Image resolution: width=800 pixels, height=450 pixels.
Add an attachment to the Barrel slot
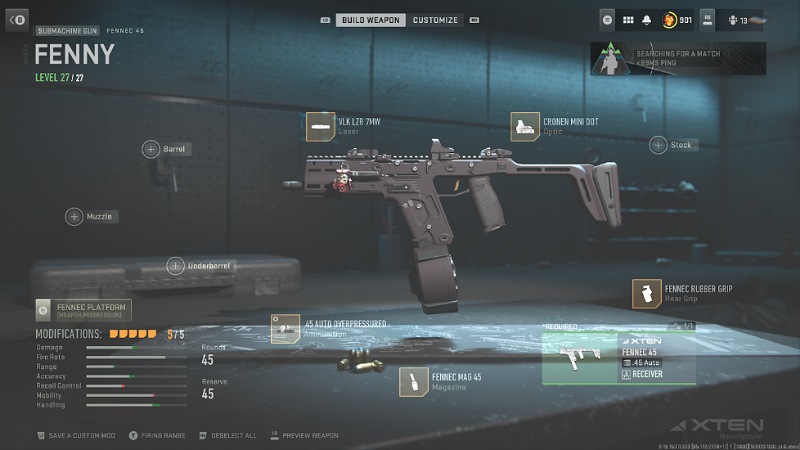click(151, 149)
